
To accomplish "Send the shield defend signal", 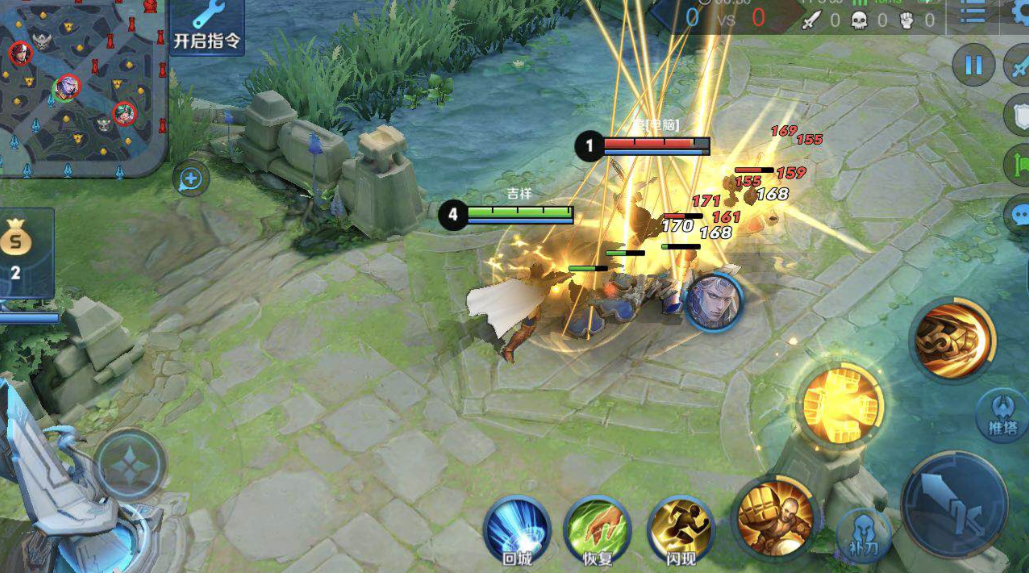I will (x=1019, y=115).
